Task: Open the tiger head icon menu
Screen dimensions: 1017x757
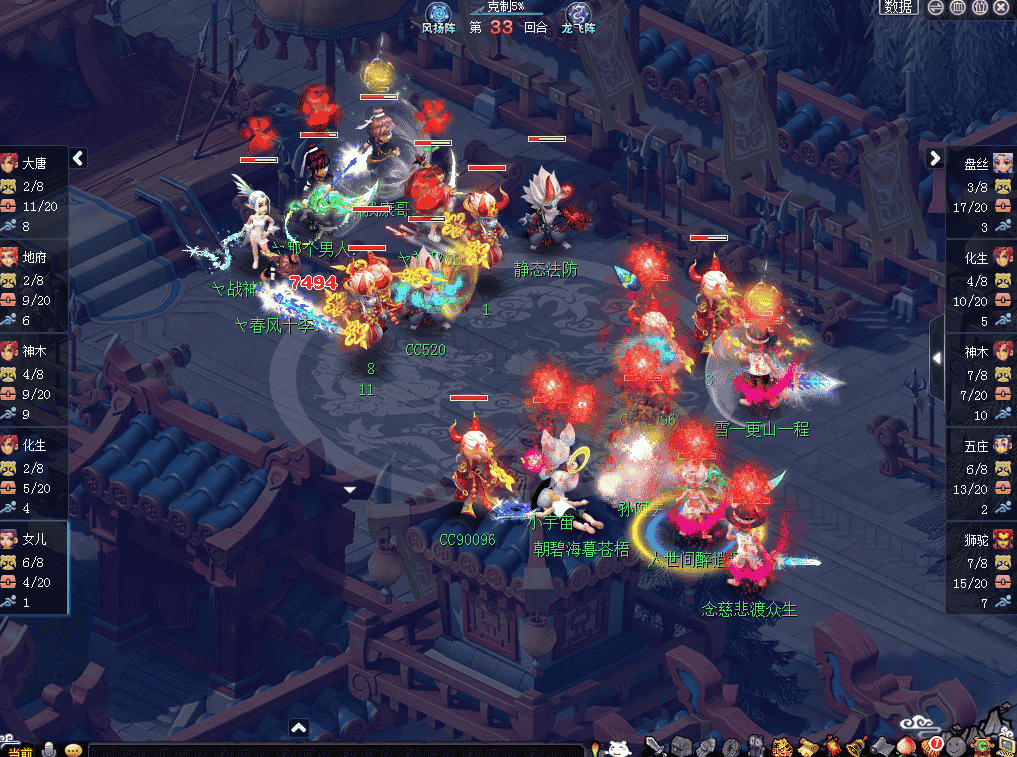Action: pyautogui.click(x=783, y=746)
